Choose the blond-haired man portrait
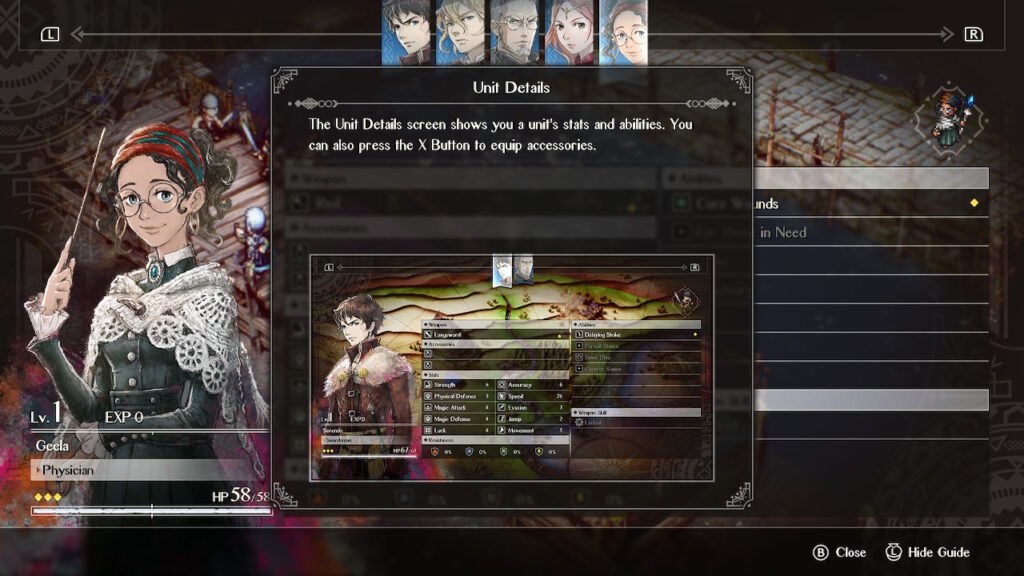The width and height of the screenshot is (1024, 576). tap(460, 31)
